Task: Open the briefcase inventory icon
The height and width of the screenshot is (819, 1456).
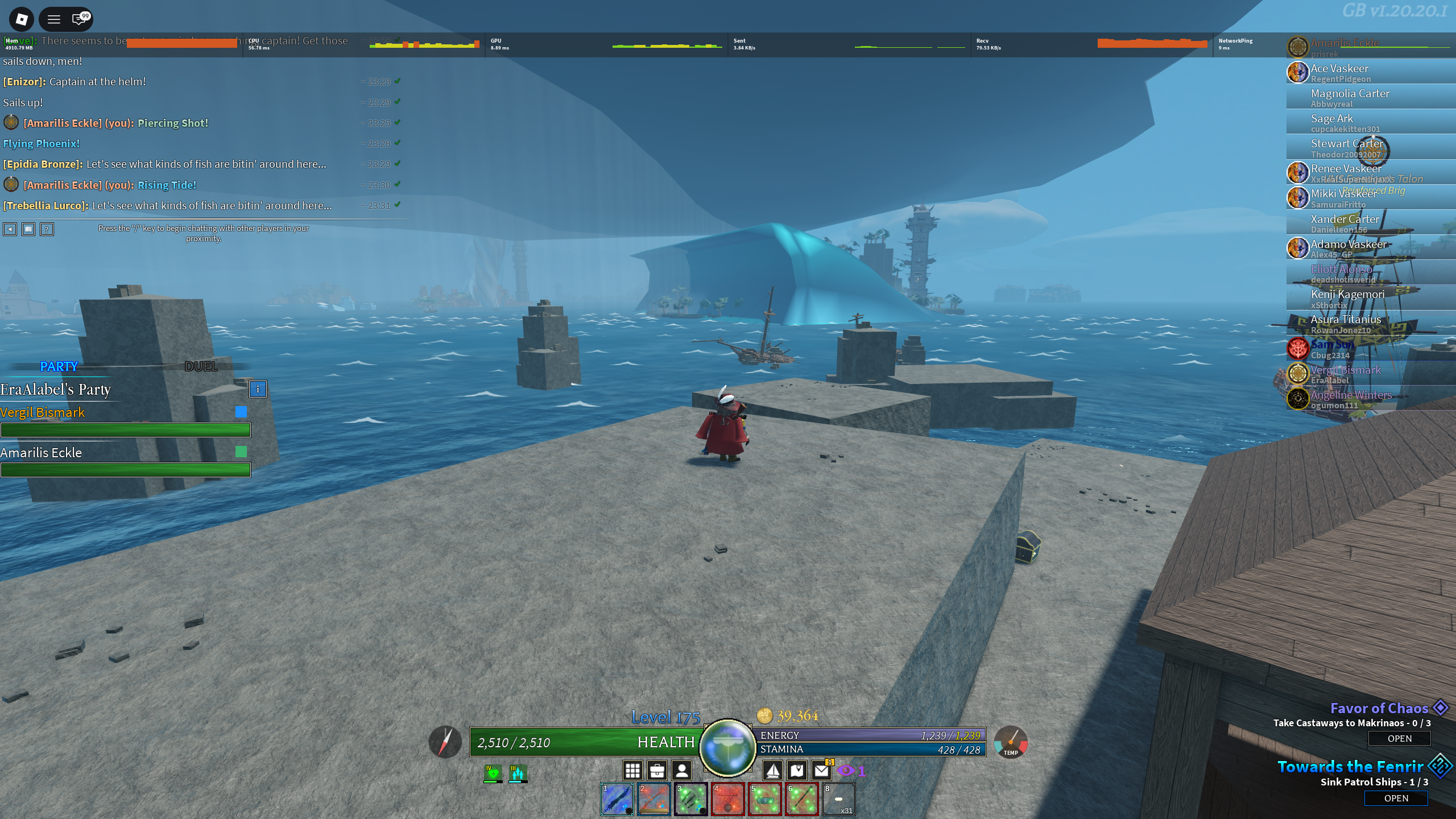Action: 657,771
